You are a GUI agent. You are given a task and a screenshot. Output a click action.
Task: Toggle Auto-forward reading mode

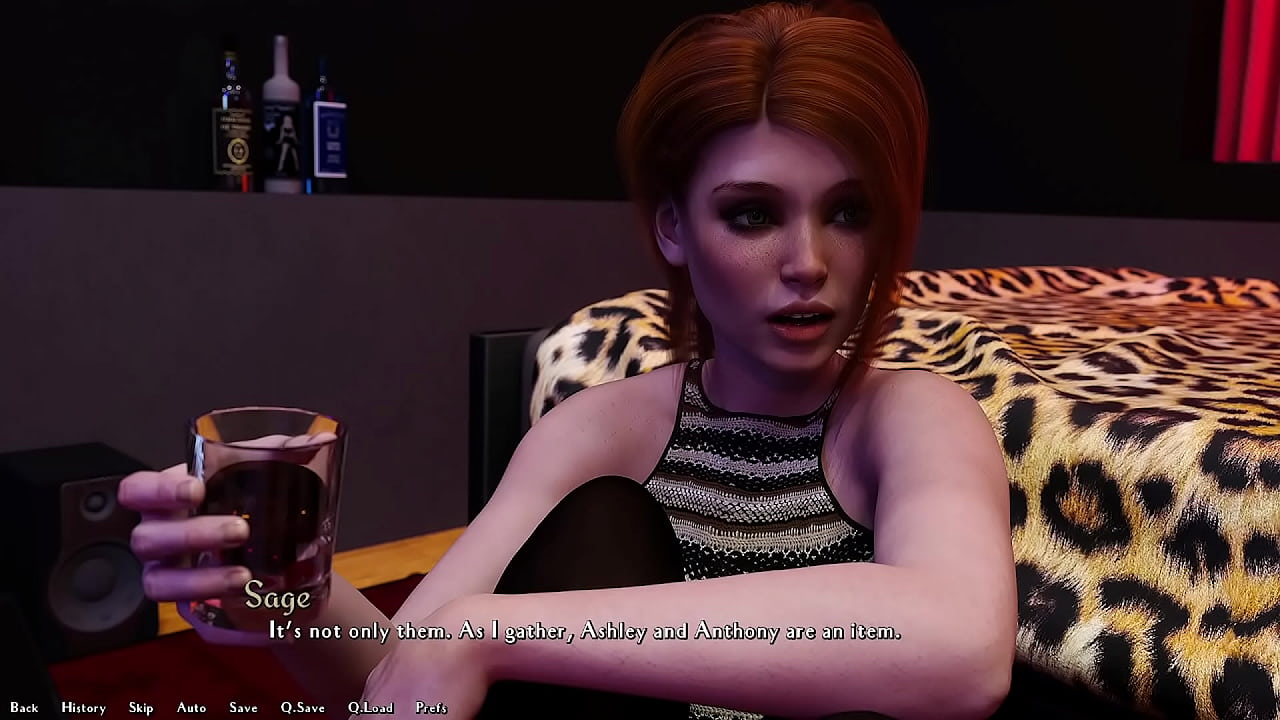click(x=189, y=707)
